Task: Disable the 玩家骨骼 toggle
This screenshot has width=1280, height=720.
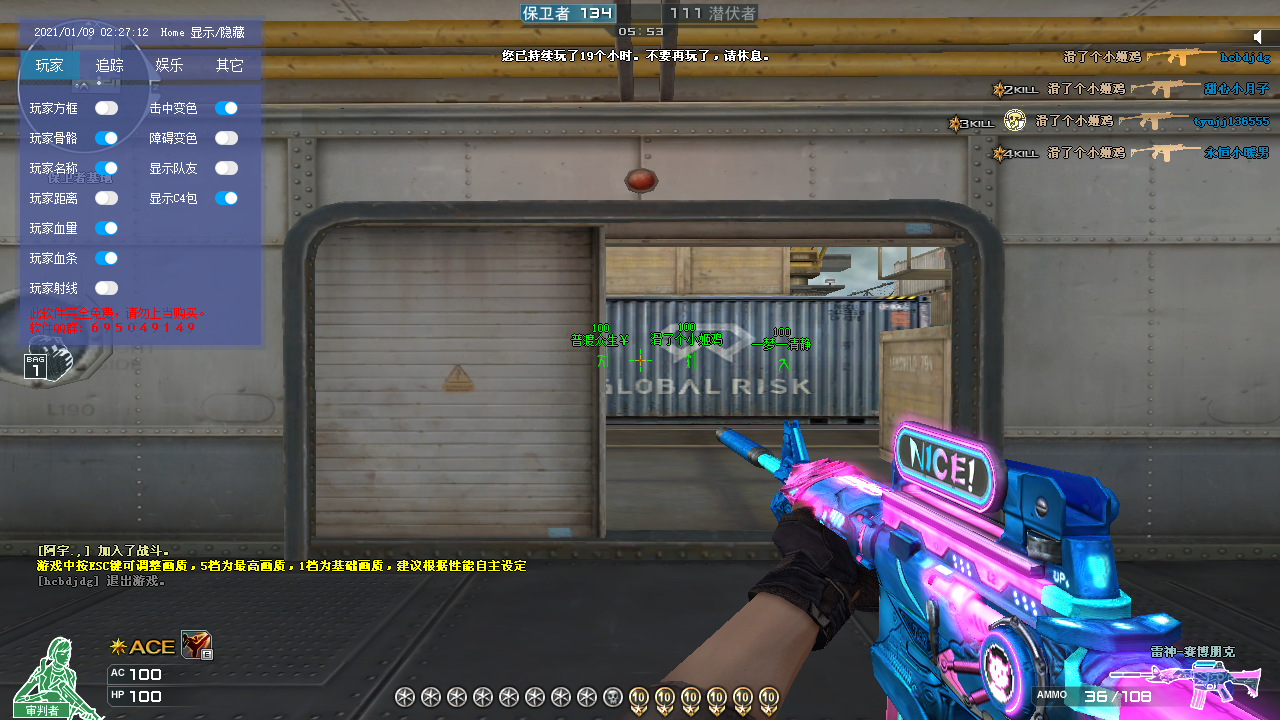Action: (106, 138)
